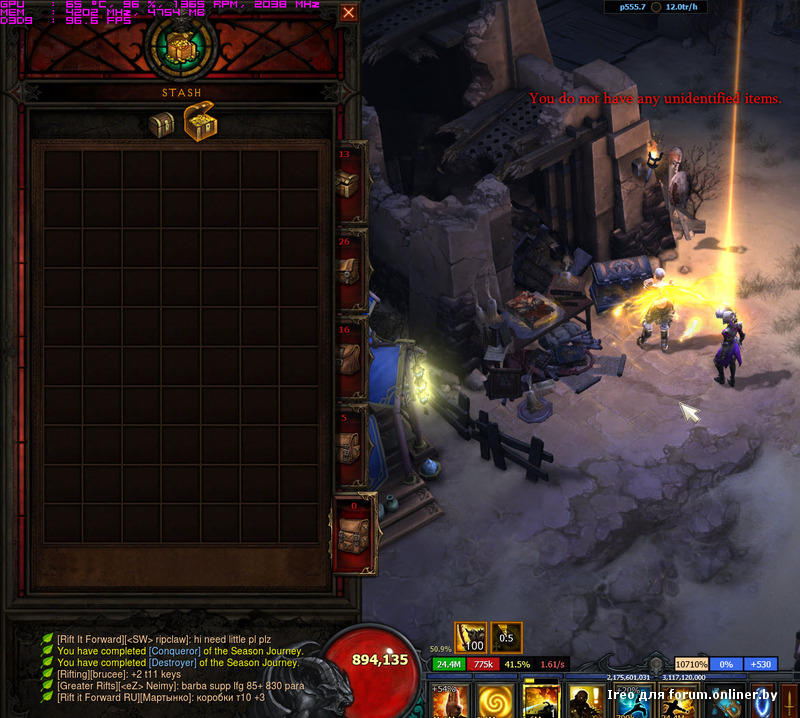Open the stash tab marked 13
This screenshot has height=718, width=800.
click(x=349, y=182)
